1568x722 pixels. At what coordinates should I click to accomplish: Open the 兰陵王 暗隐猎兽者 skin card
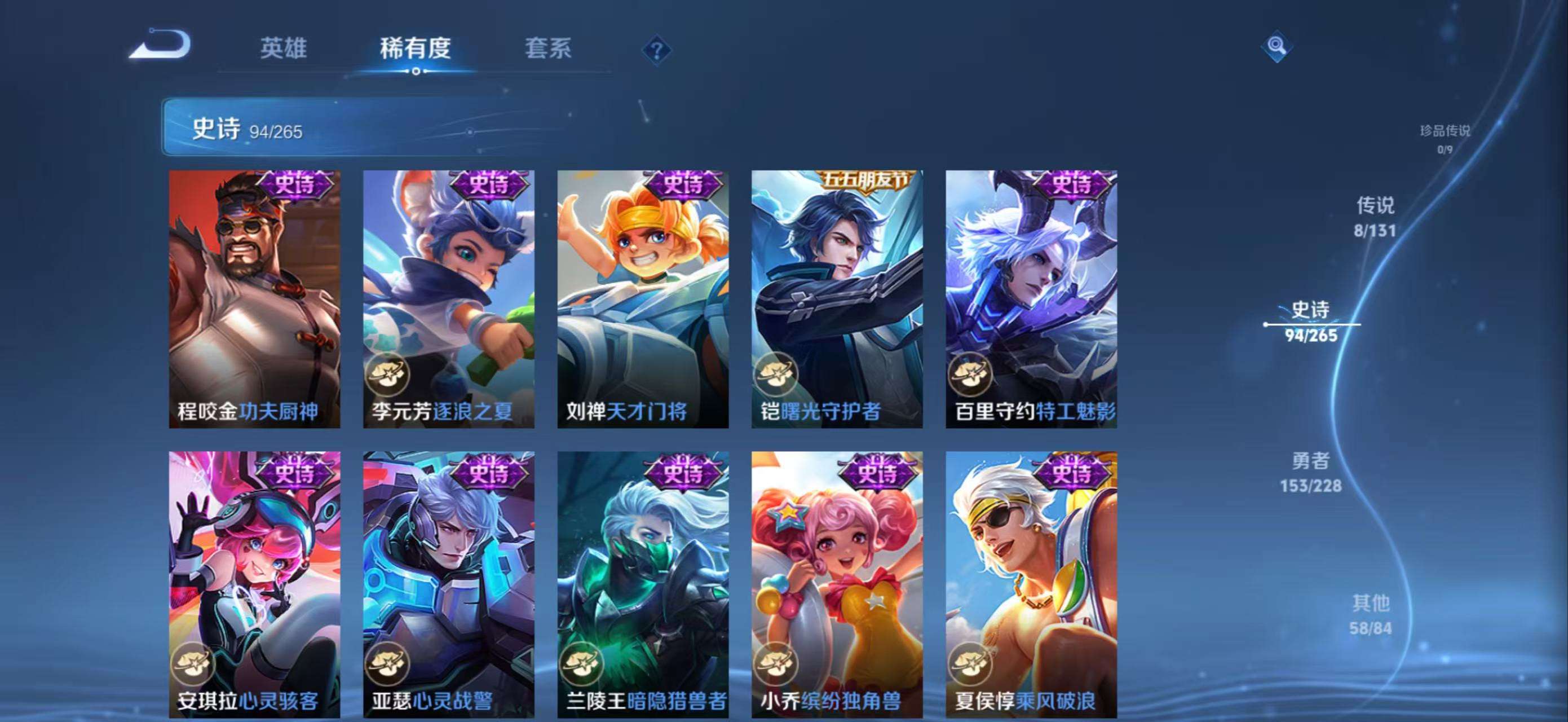(643, 584)
